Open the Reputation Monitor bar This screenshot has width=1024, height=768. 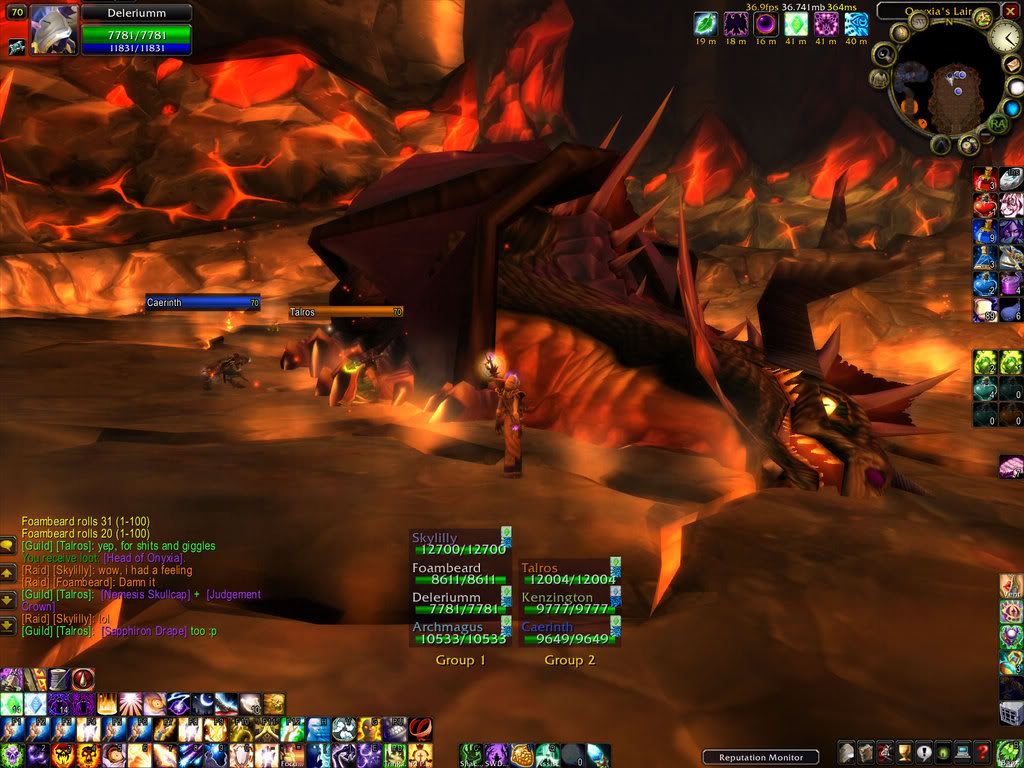(760, 757)
